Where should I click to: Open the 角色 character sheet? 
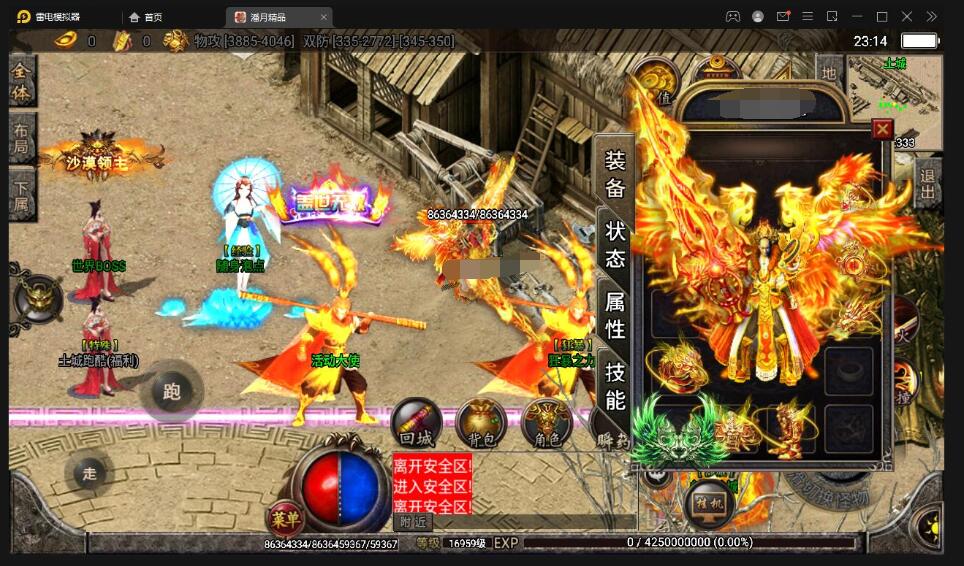click(547, 424)
